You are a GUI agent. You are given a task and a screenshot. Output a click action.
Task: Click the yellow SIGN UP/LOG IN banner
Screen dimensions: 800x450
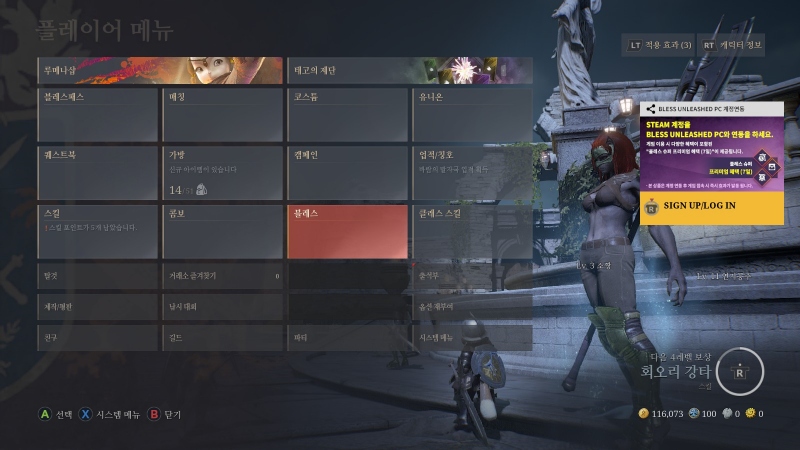coord(711,206)
